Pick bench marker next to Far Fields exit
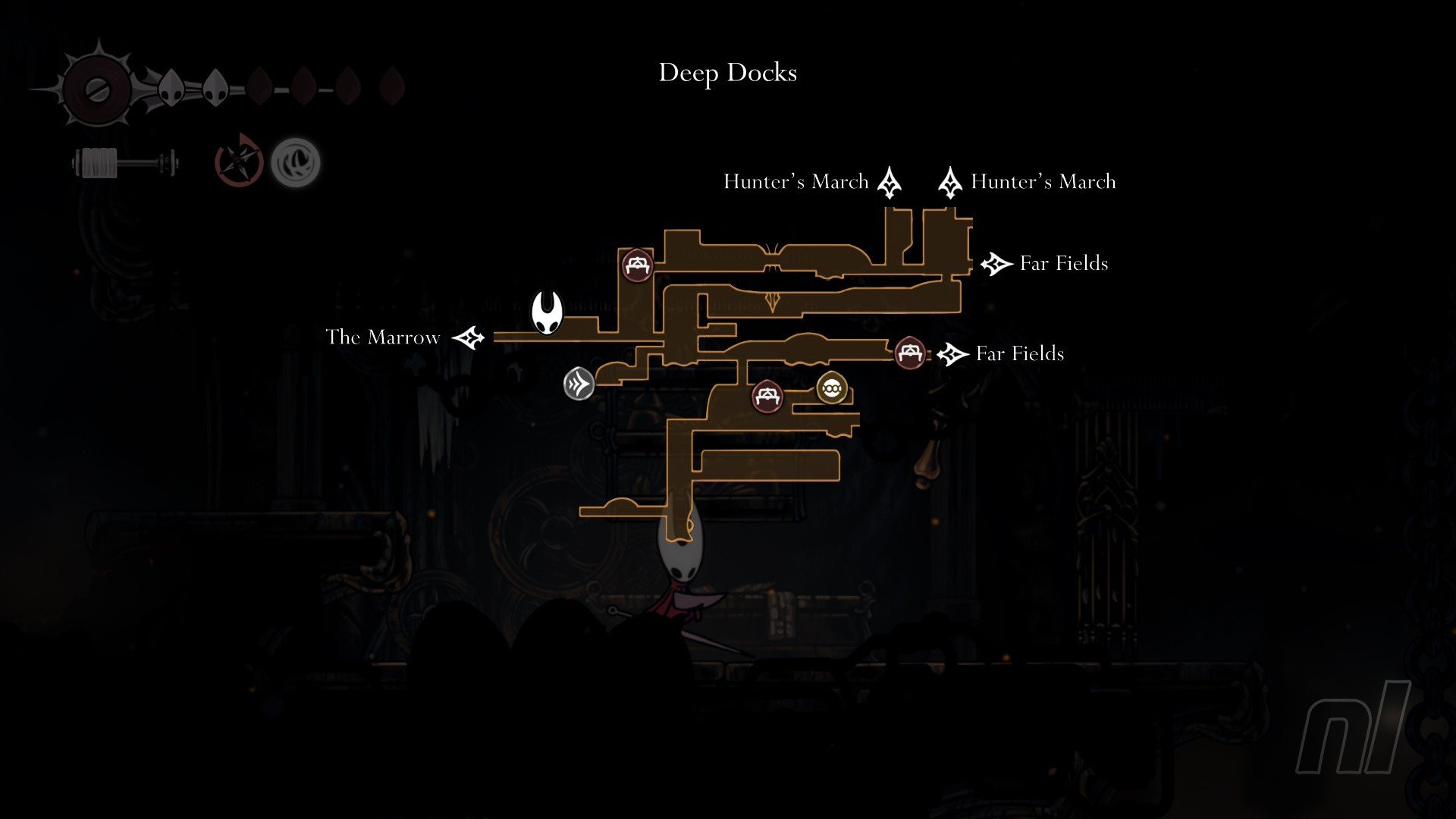Viewport: 1456px width, 819px height. pos(909,353)
